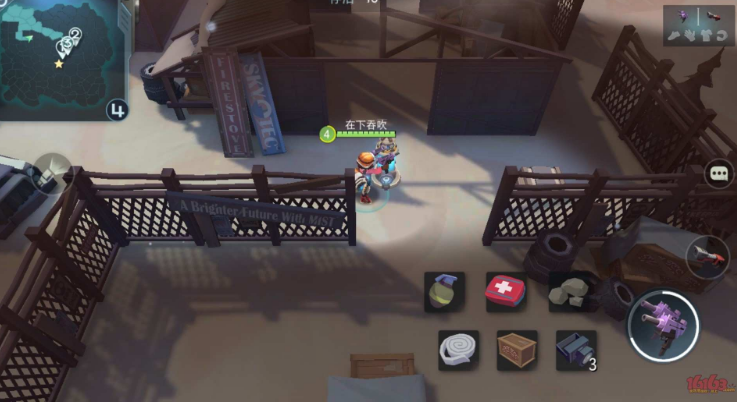Select the wooden crate item slot
This screenshot has width=737, height=402.
pos(517,350)
